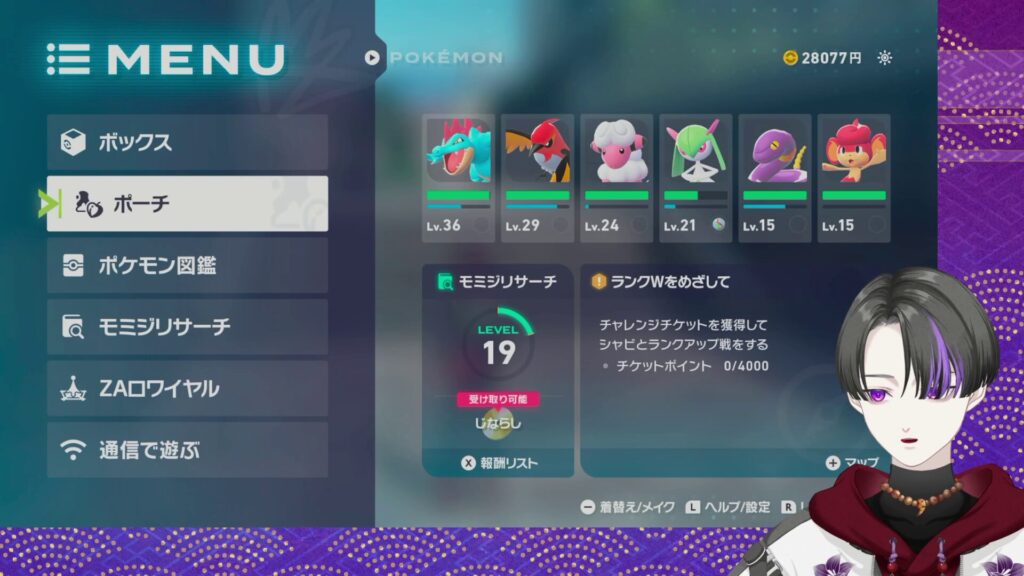Select the ポーチ menu entry
1024x576 pixels.
(x=187, y=204)
